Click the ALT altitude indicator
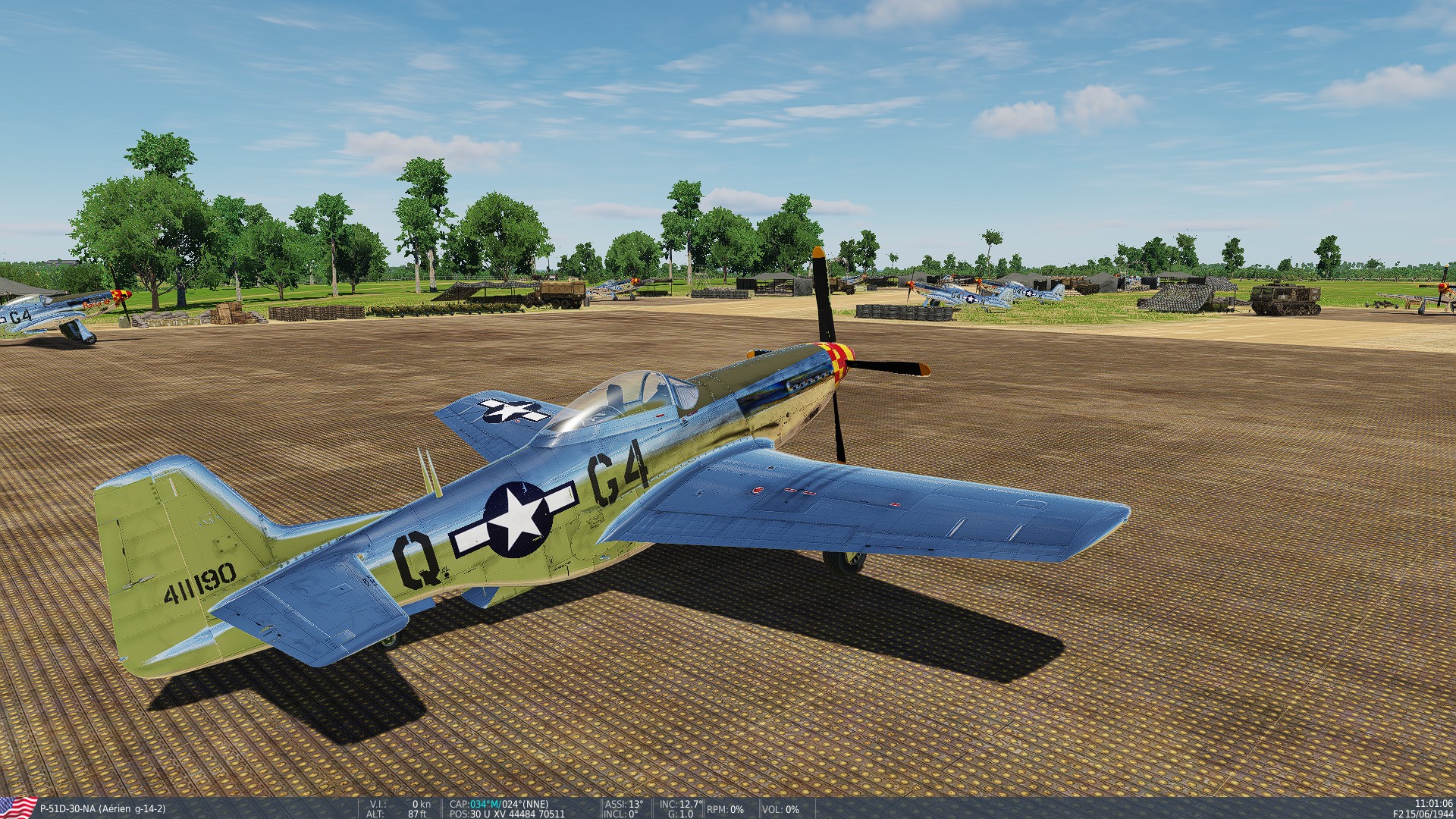The image size is (1456, 819). (394, 813)
